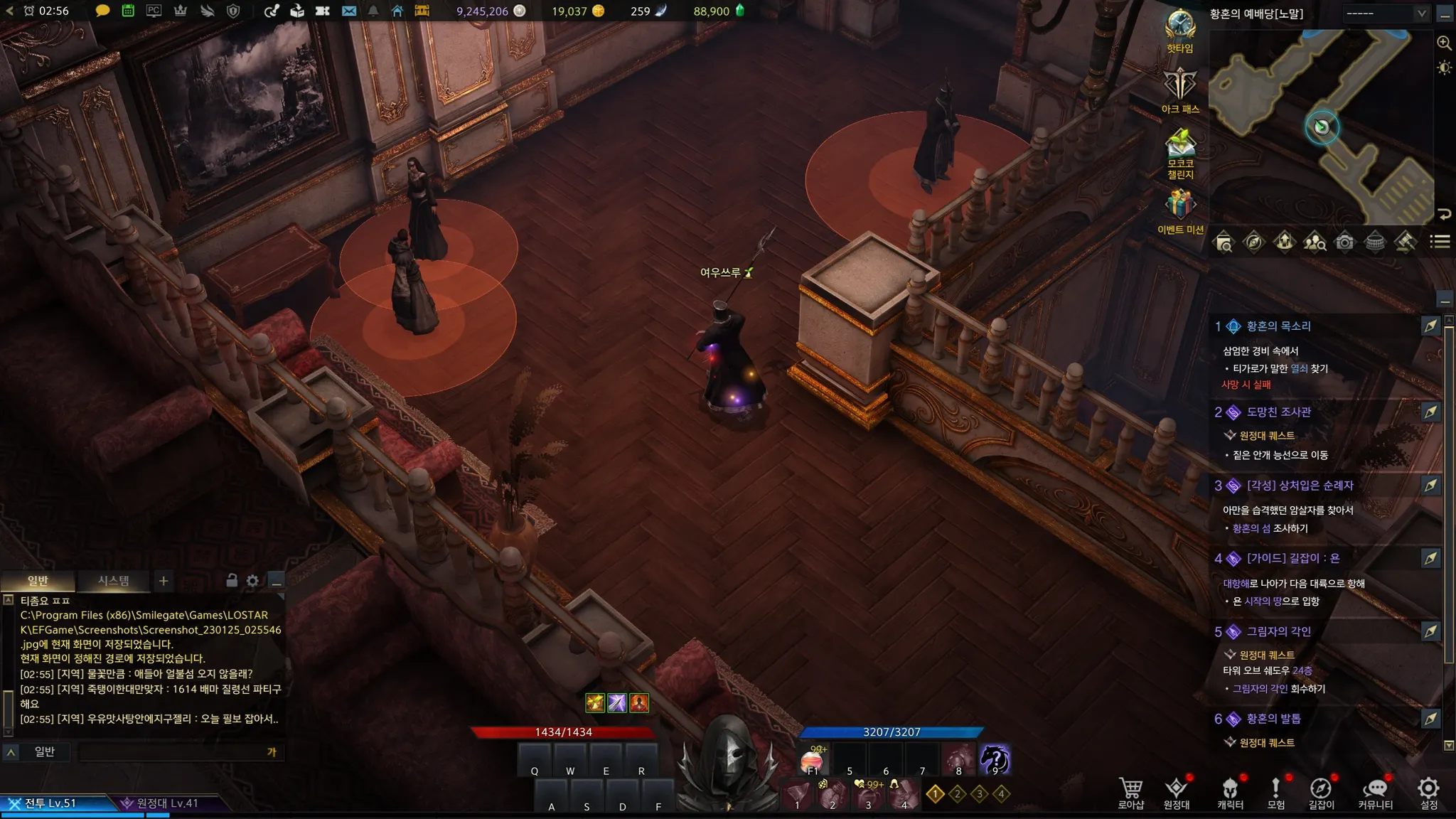Select the 황혼의 목소리 quest entry

pyautogui.click(x=1278, y=326)
